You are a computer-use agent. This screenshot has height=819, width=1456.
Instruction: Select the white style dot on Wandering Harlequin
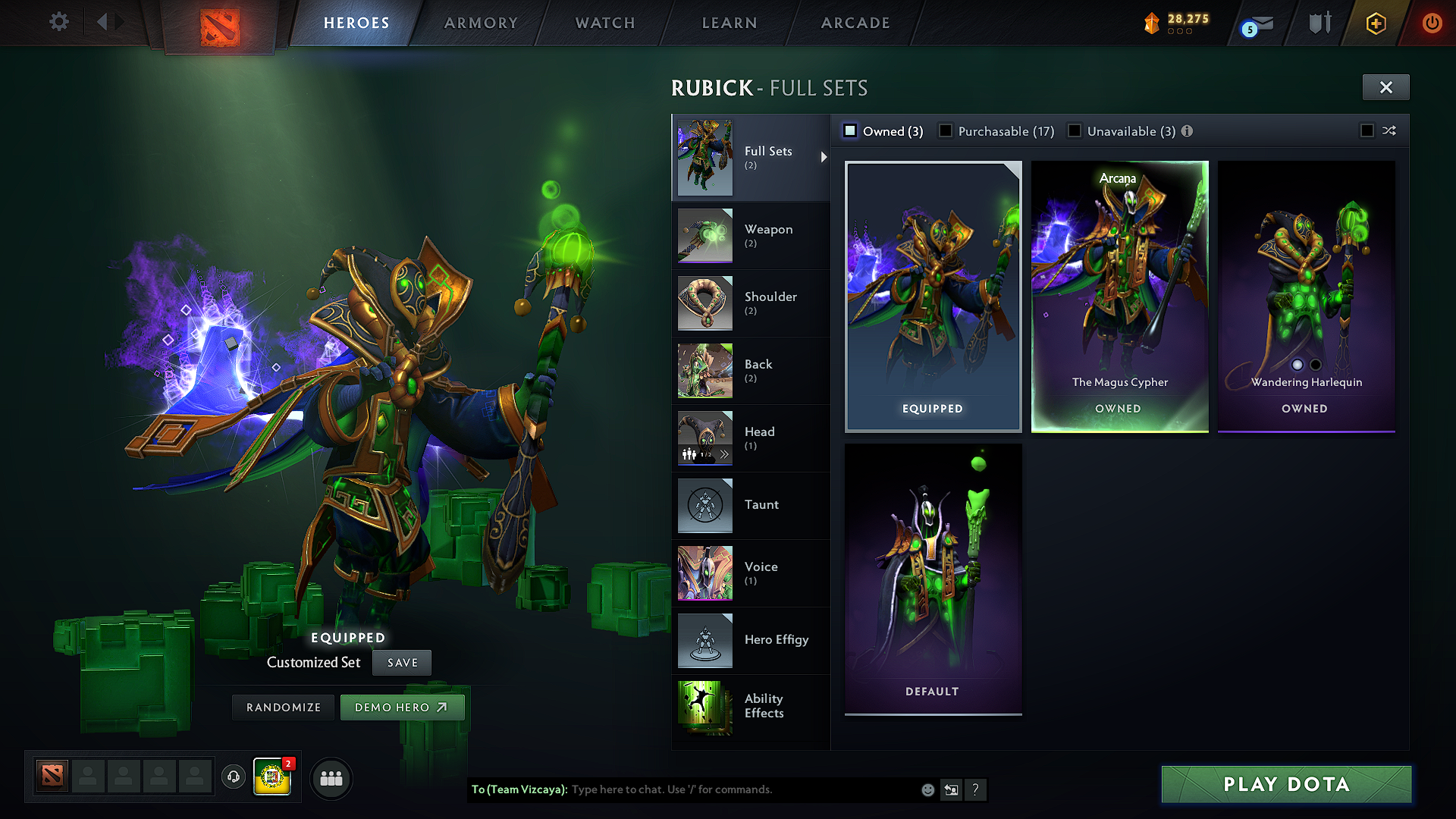[x=1298, y=365]
